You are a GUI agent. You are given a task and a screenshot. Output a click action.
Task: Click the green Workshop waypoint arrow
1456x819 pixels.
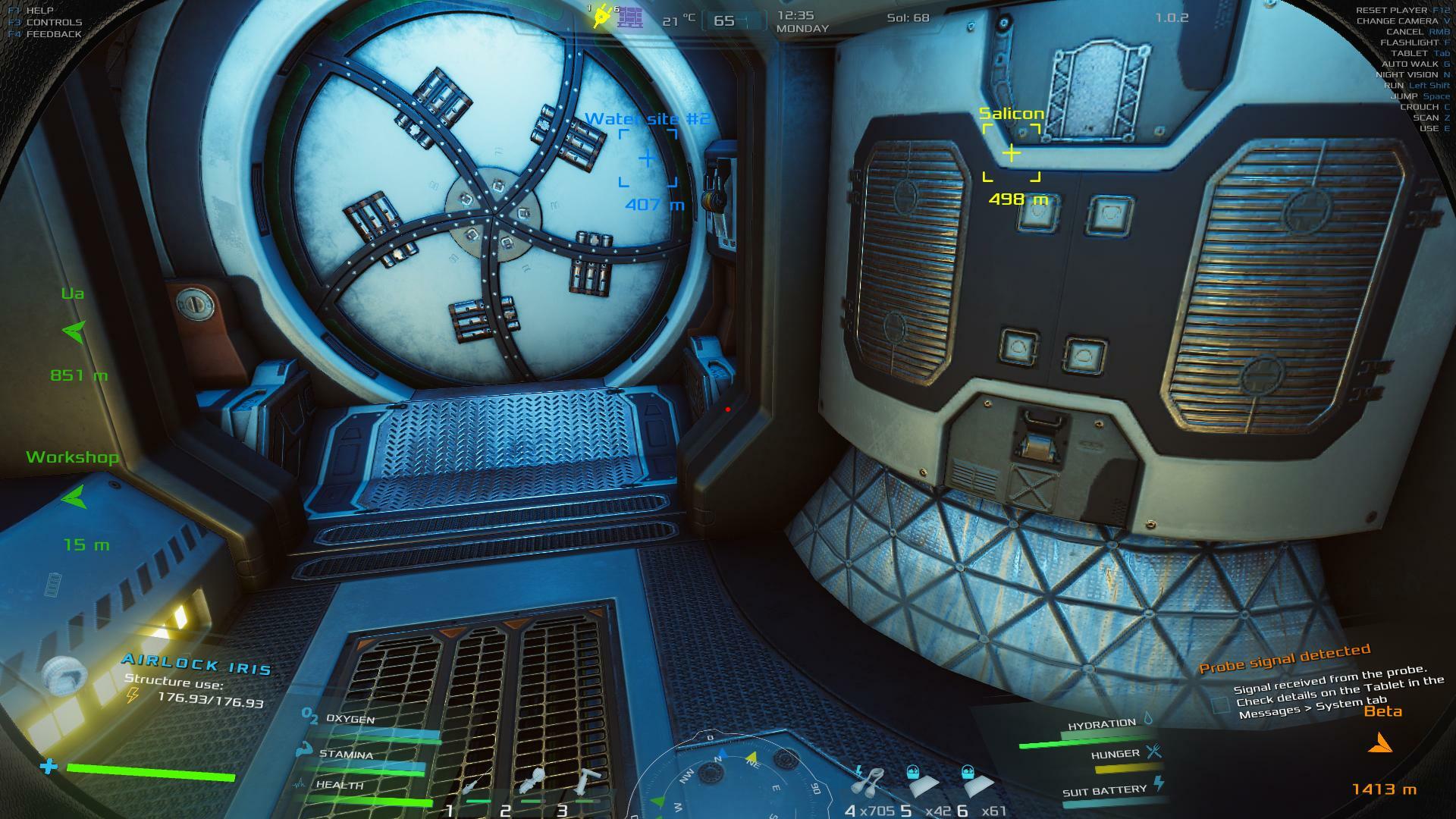pyautogui.click(x=74, y=497)
